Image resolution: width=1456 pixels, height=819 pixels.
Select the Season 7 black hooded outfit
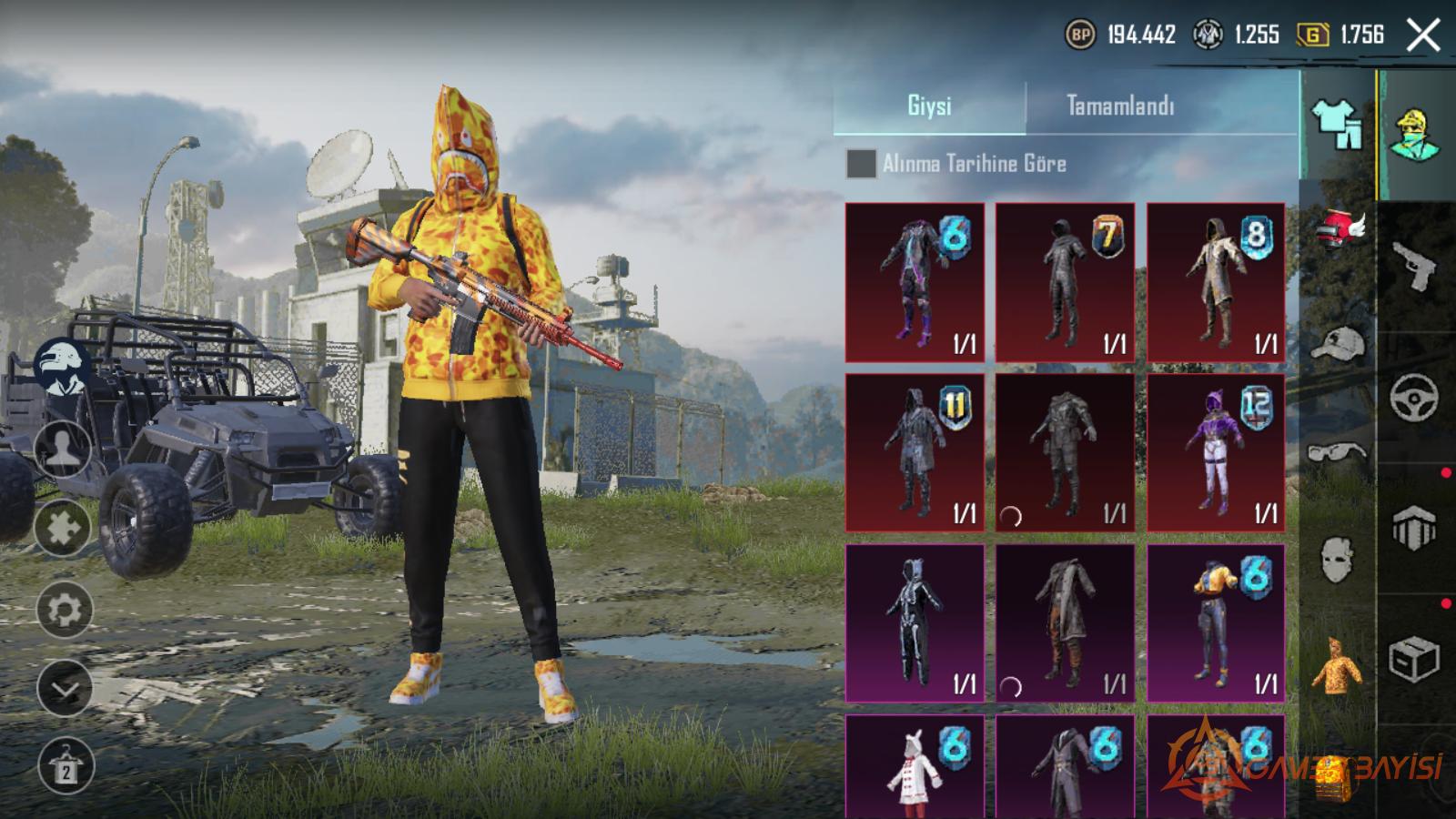(1065, 282)
